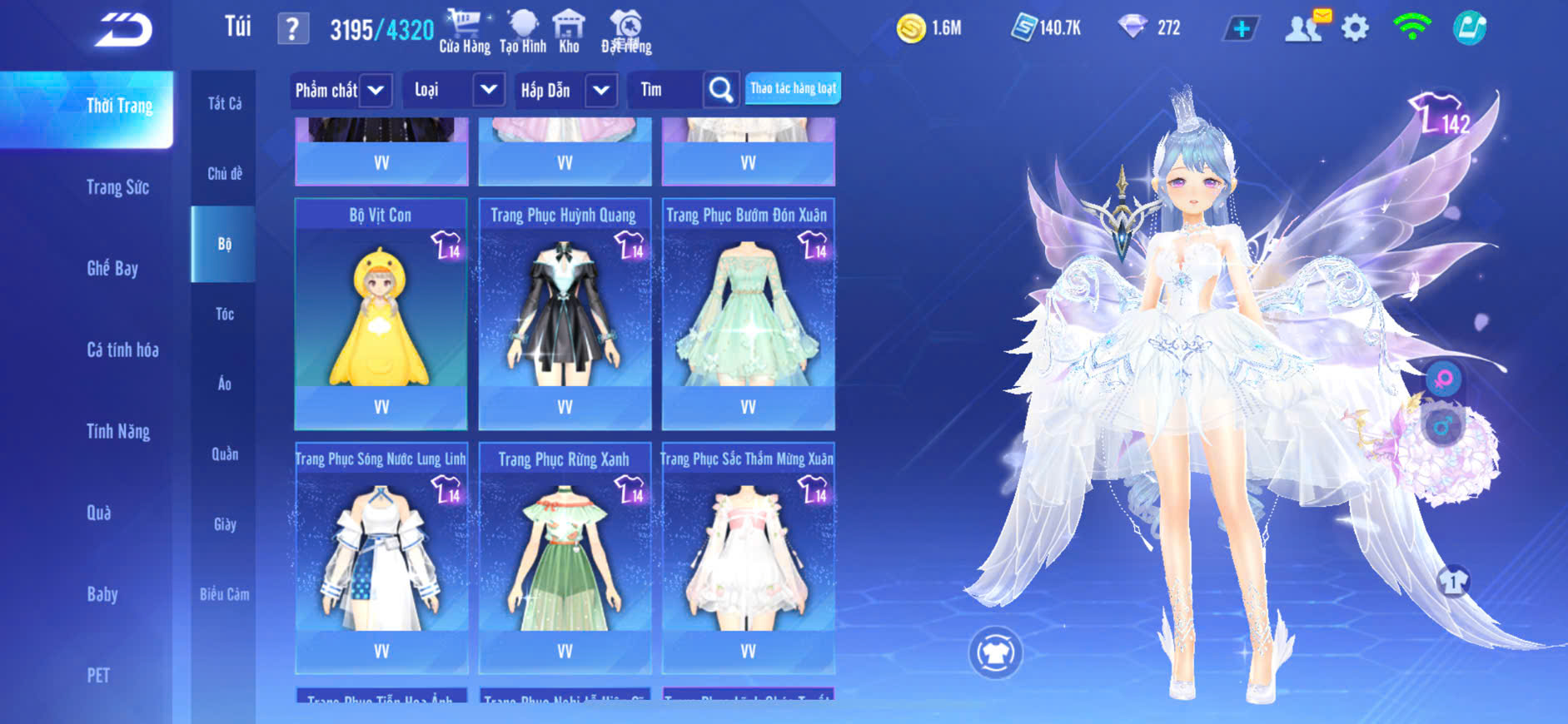Screen dimensions: 1568x724
Task: Select the Bộ Vịt Con outfit
Action: click(x=381, y=313)
